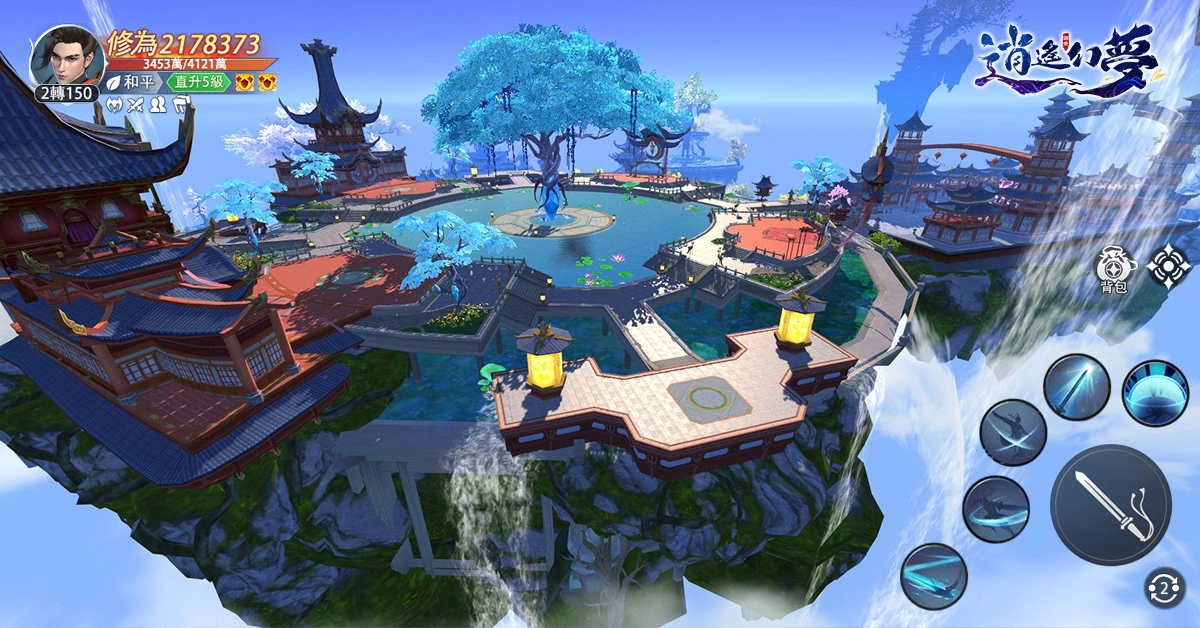Use the crossed-slash swordsman skill
1200x628 pixels.
click(1012, 432)
